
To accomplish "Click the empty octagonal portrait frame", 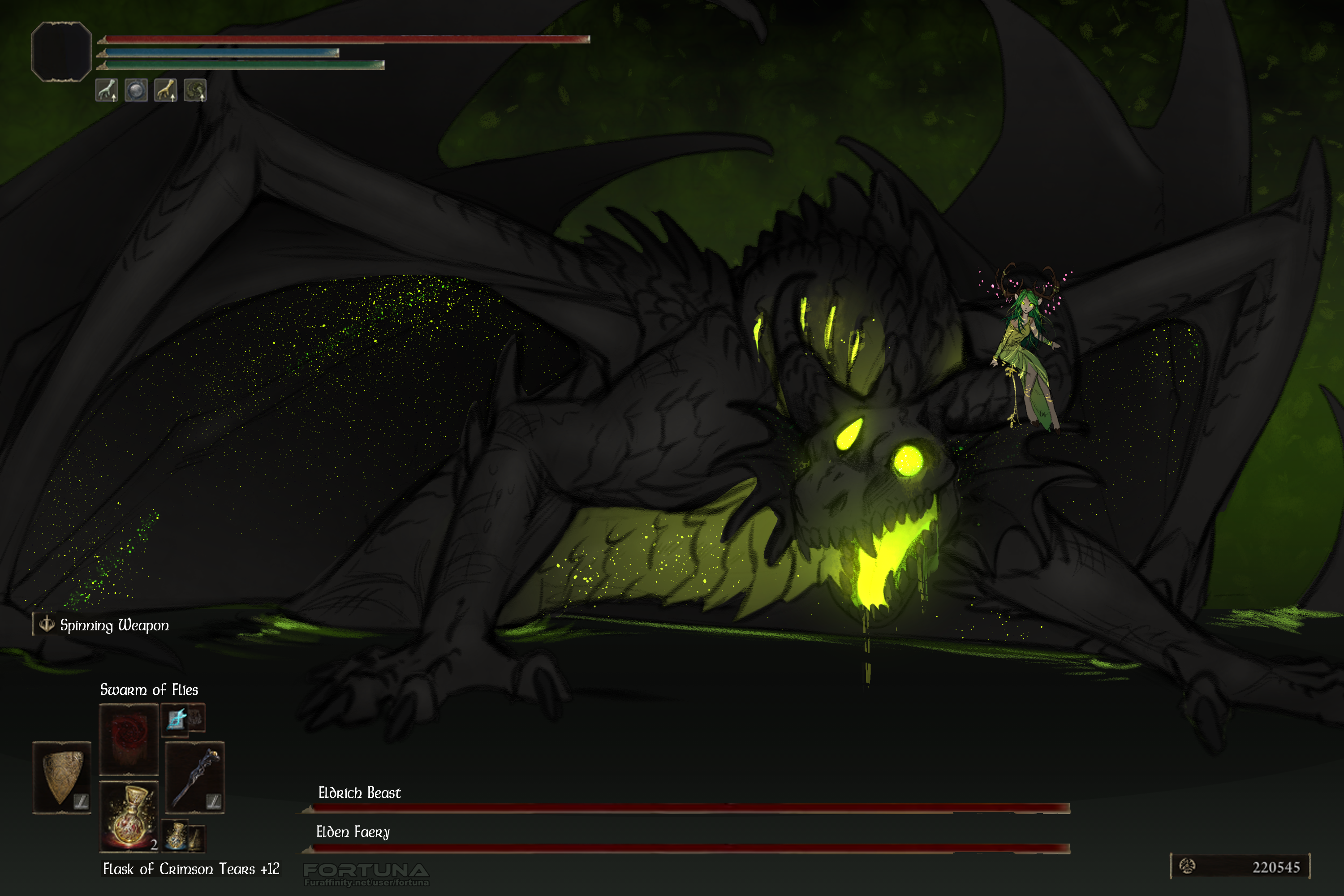I will [x=61, y=52].
